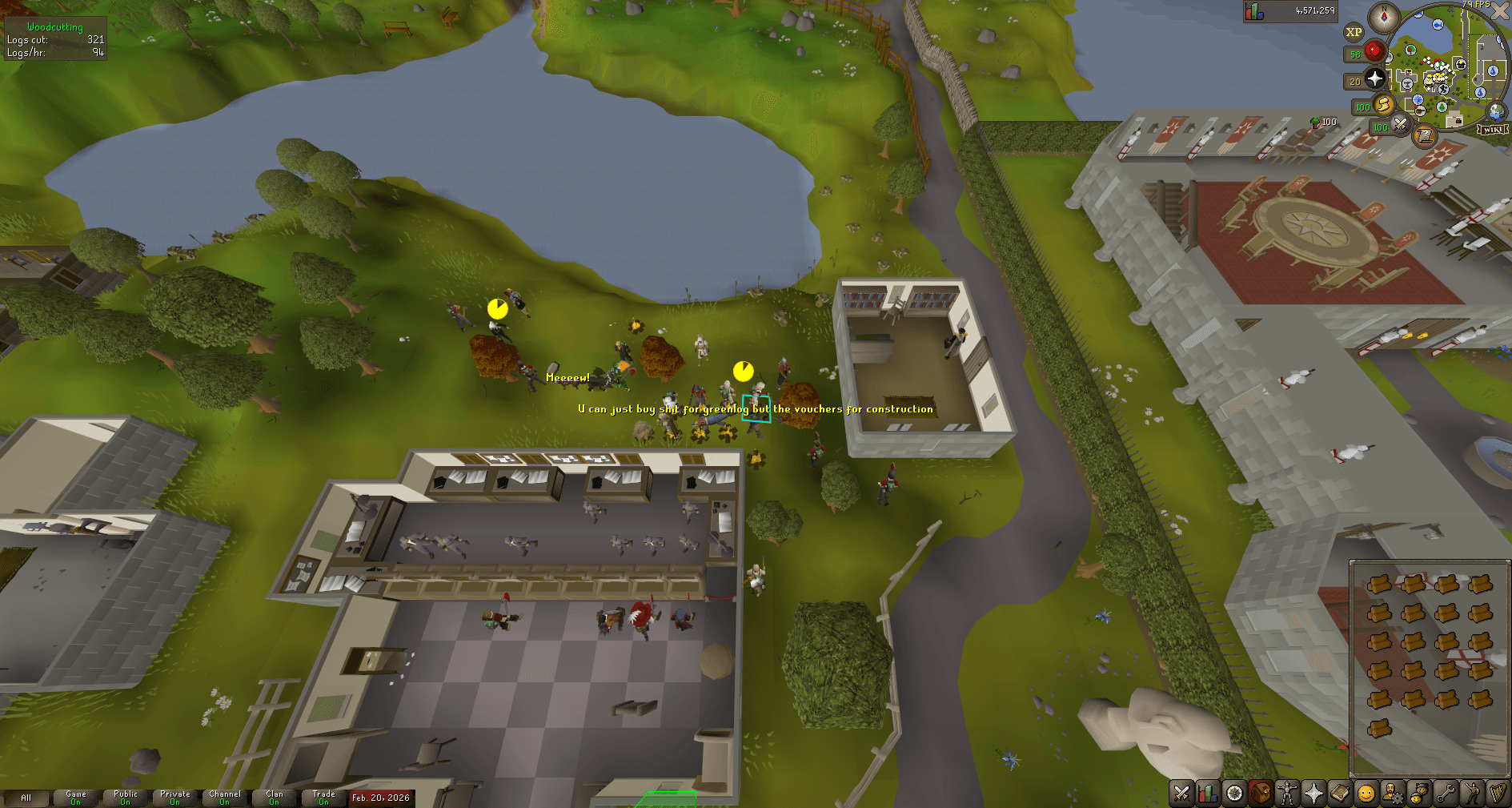Open the Friends list icon

pos(1418,794)
